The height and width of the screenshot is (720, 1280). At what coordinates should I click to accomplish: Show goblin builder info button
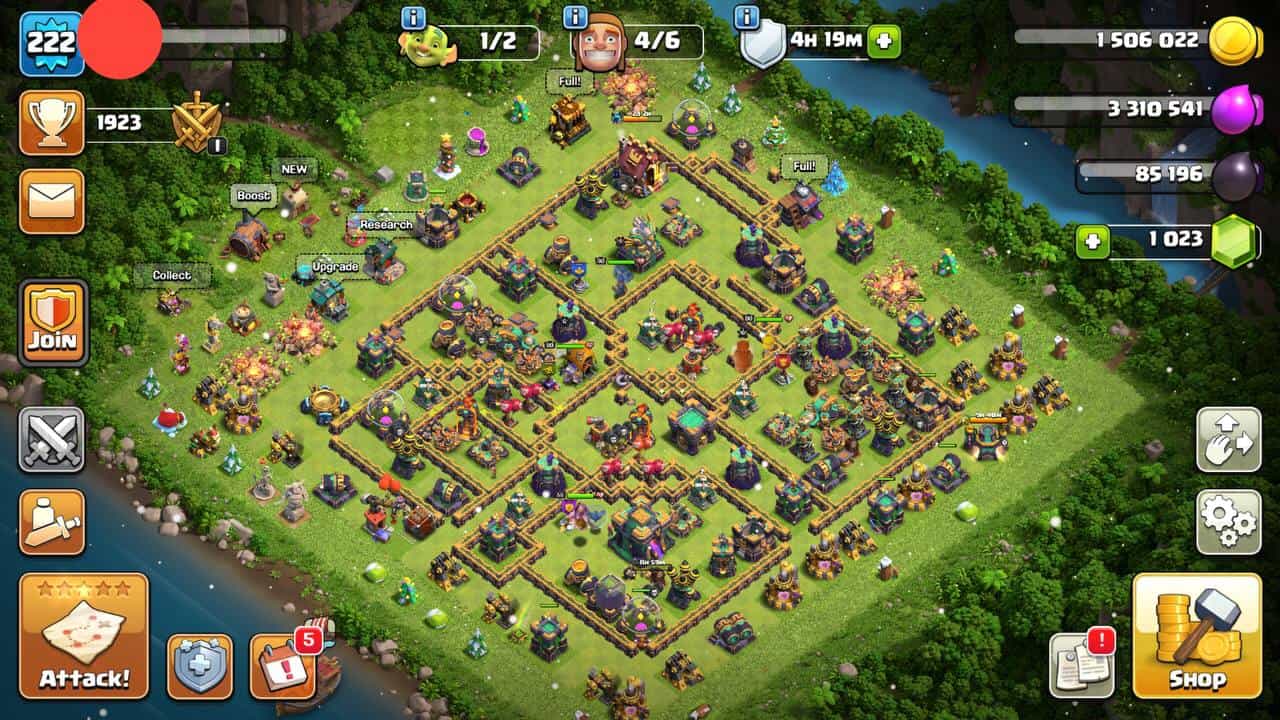pyautogui.click(x=413, y=17)
